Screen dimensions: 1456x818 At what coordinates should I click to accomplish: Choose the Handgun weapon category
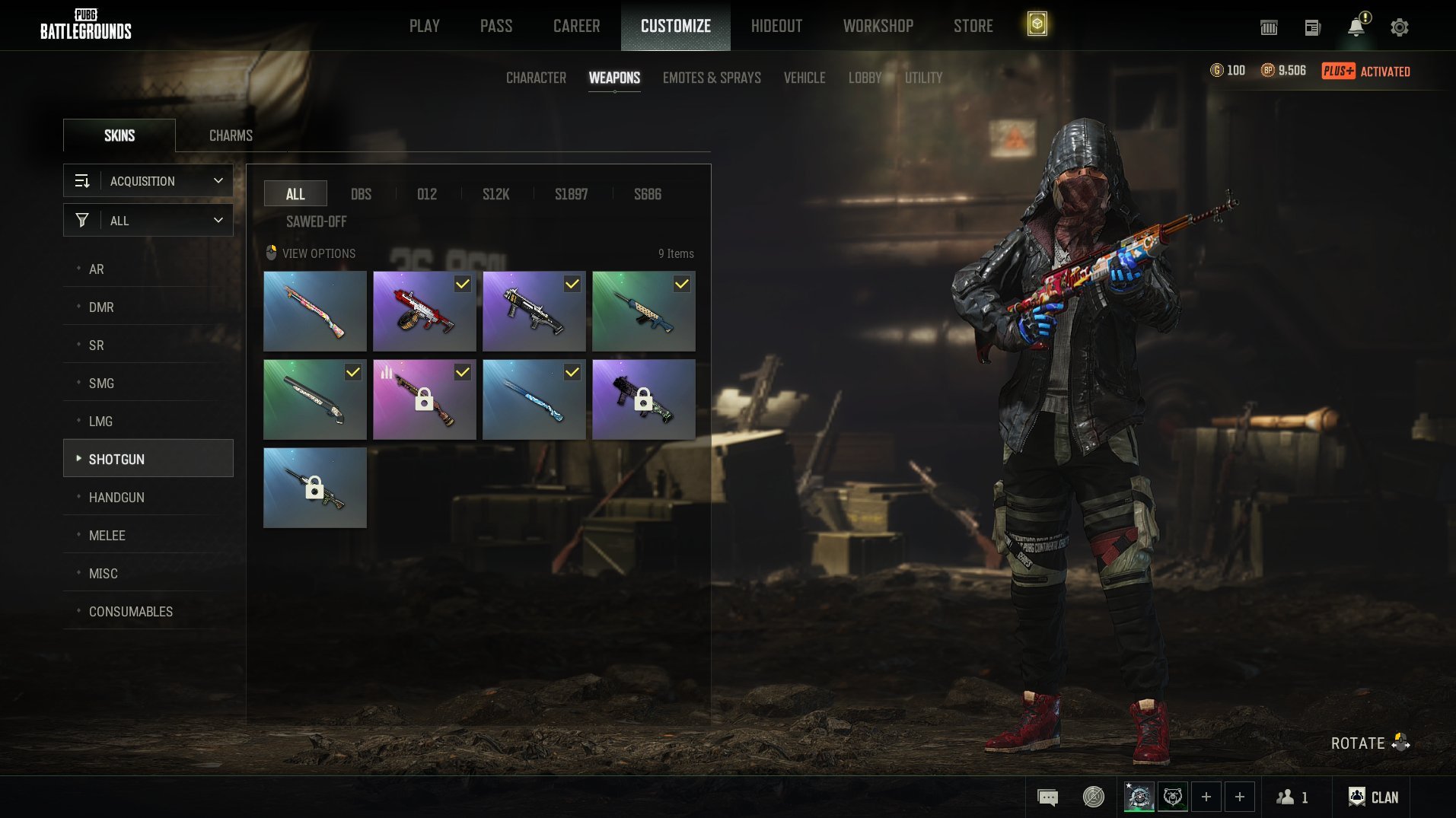pos(116,498)
